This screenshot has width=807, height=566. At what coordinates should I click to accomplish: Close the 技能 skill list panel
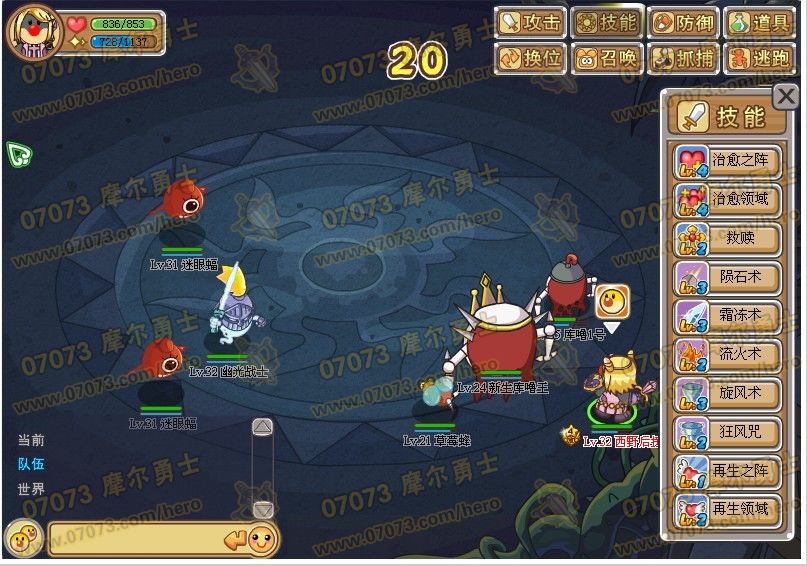tap(786, 97)
